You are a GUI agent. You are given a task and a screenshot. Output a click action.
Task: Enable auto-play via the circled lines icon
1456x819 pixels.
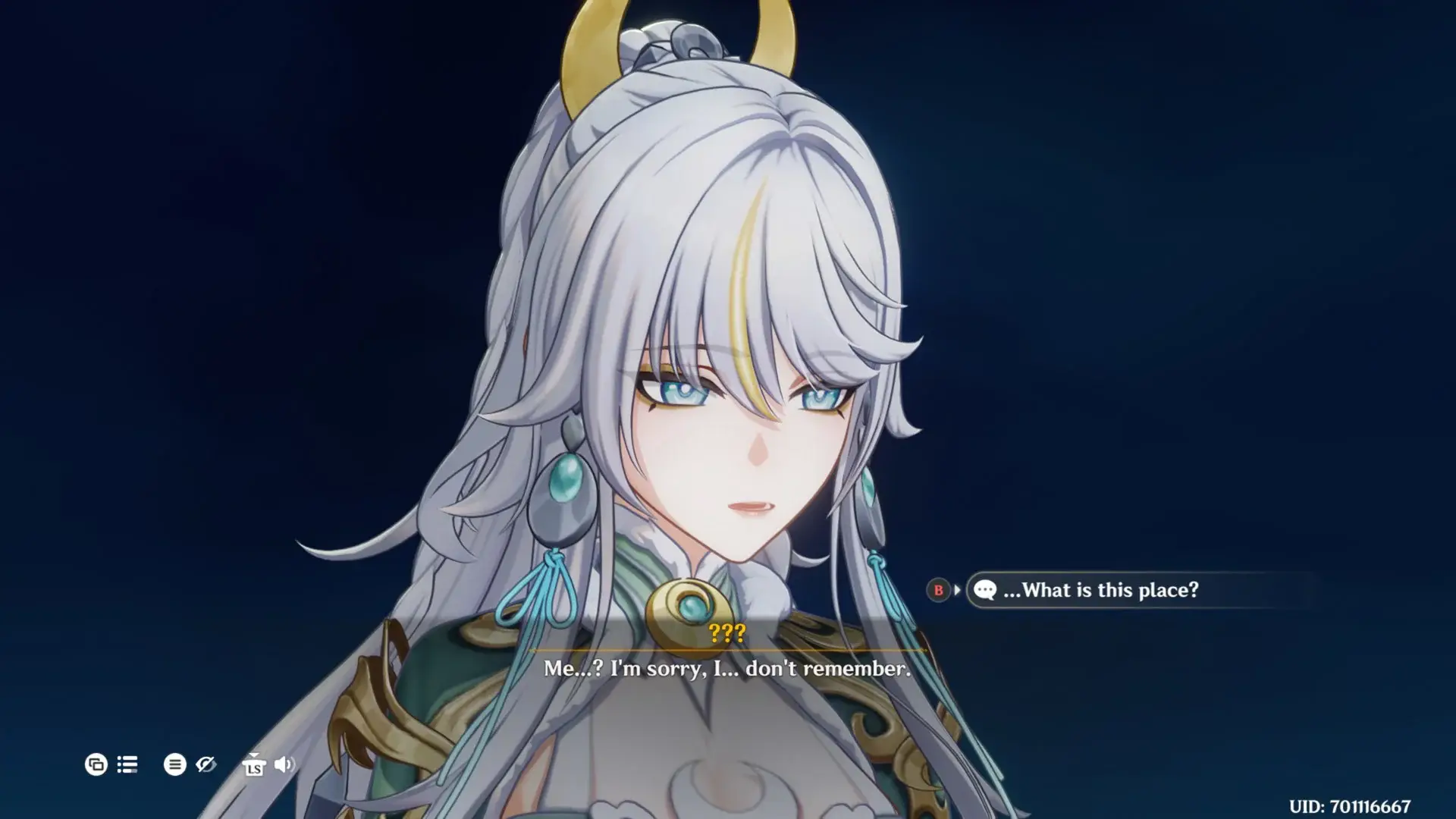click(x=175, y=765)
